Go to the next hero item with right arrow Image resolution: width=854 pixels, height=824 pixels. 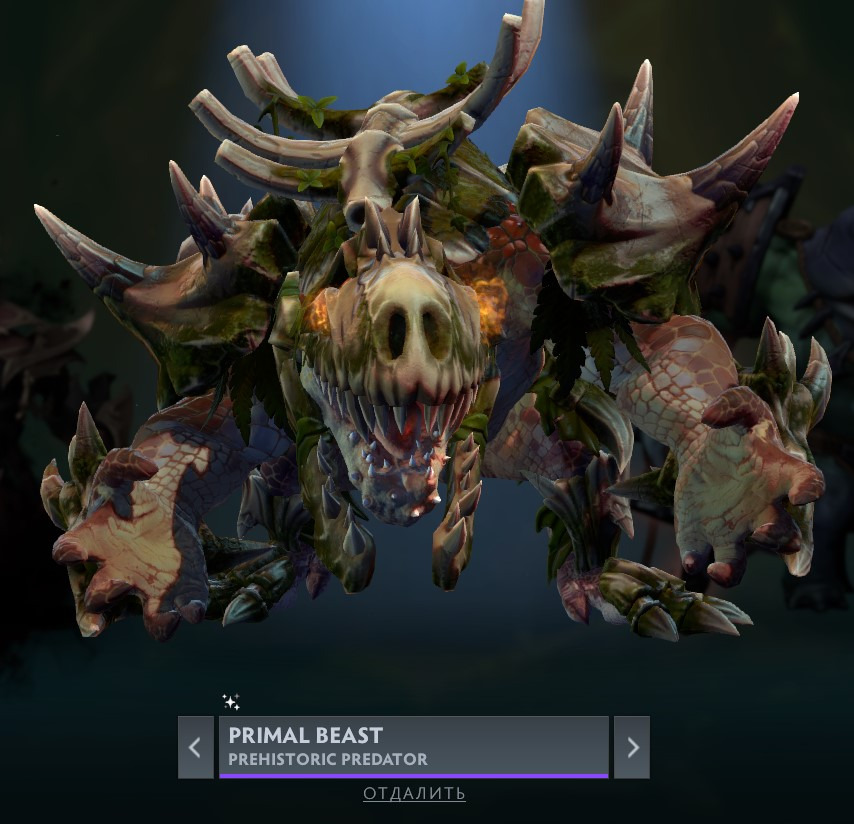632,747
